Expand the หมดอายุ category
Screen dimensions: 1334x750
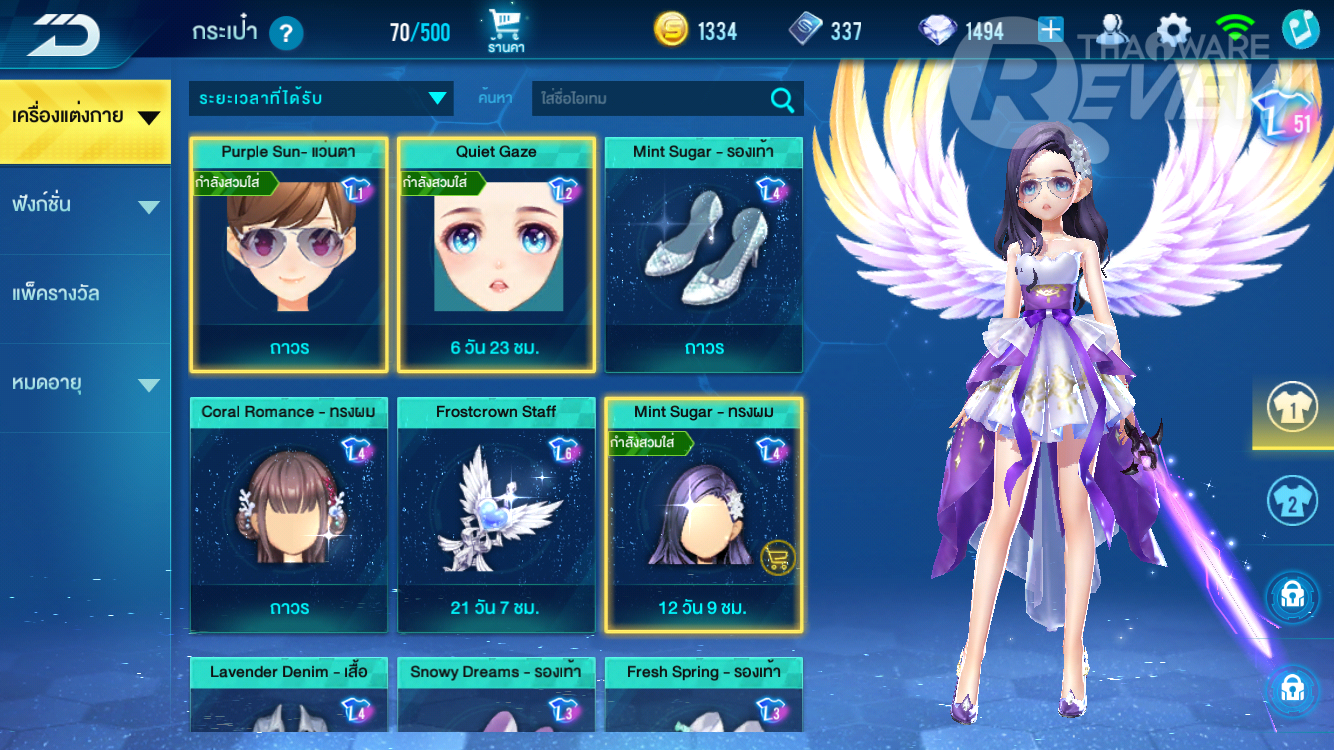pyautogui.click(x=85, y=384)
